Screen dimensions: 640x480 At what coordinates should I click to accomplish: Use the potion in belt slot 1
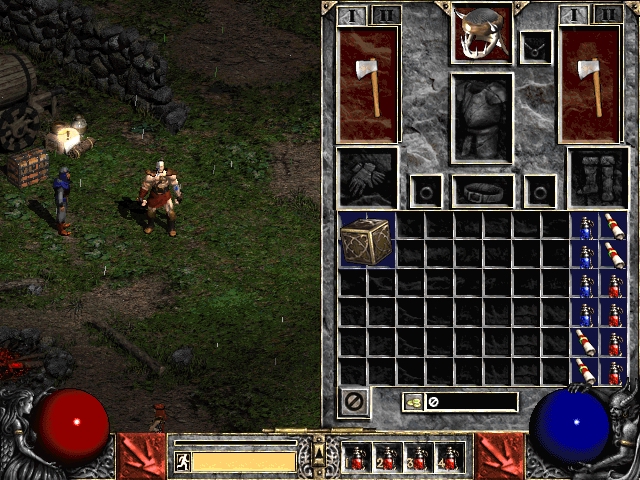(x=358, y=457)
